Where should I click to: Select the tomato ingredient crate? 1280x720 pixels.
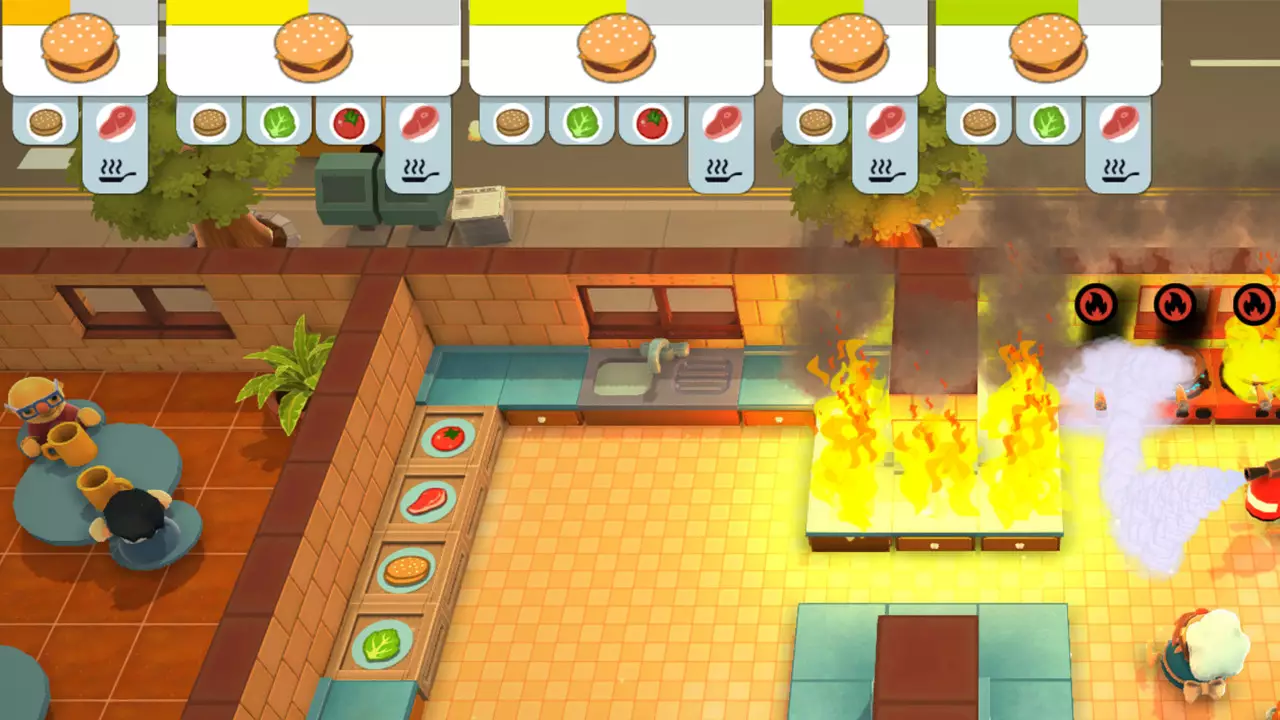446,438
